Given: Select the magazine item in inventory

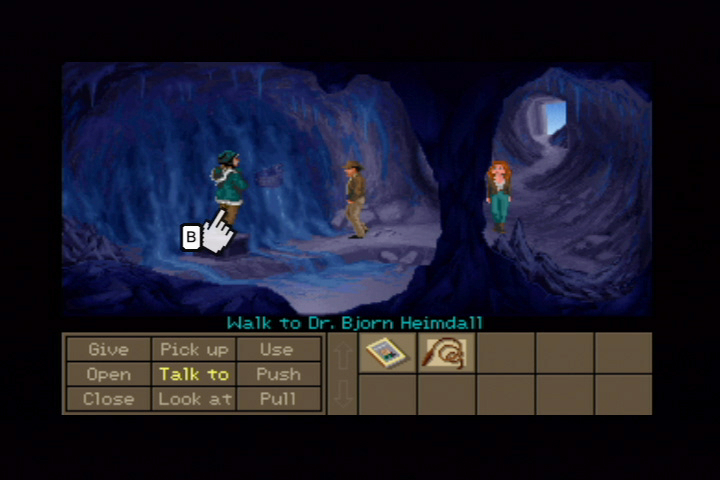Looking at the screenshot, I should tap(386, 353).
